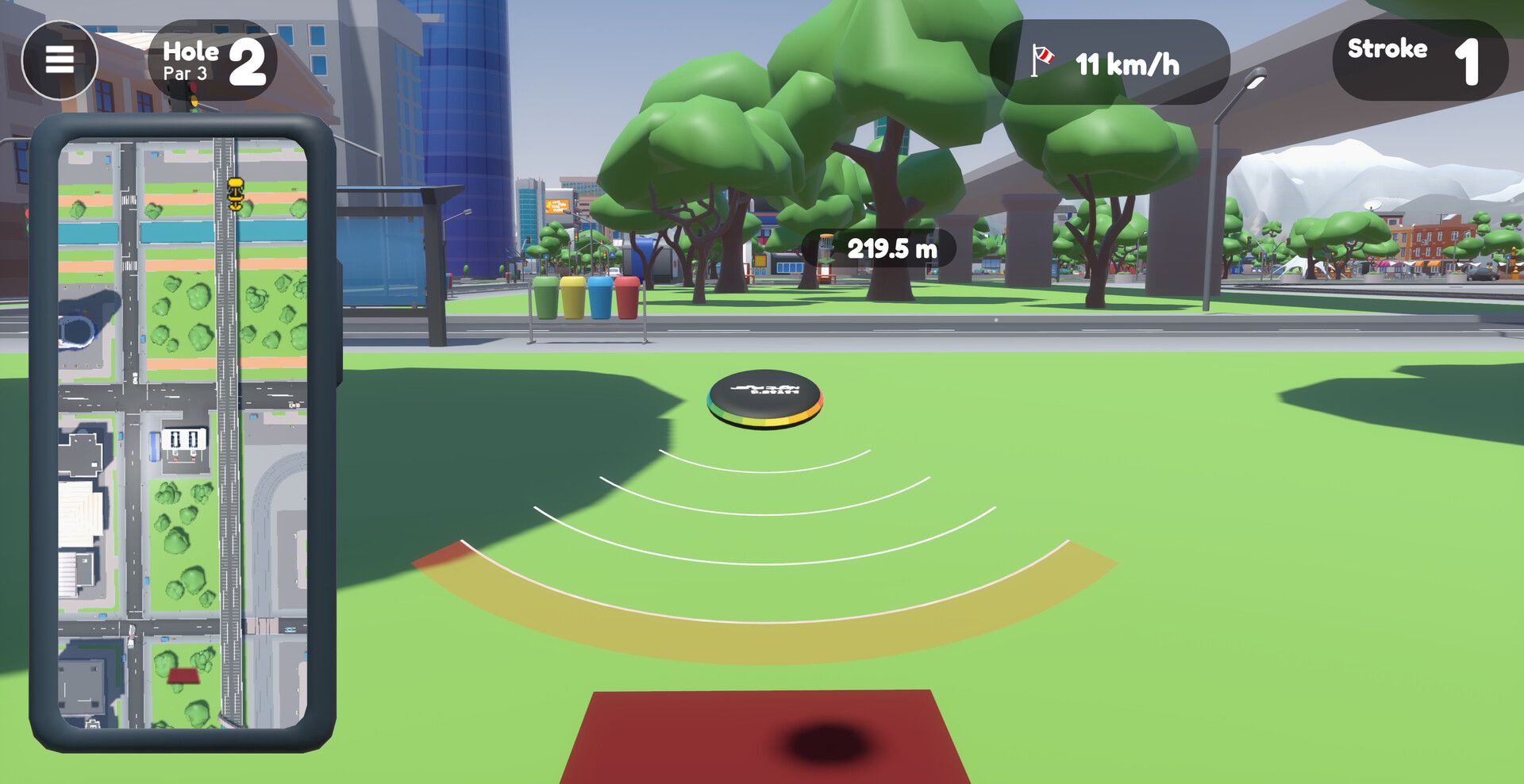Toggle the hole information badge
The image size is (1524, 784).
(x=210, y=60)
